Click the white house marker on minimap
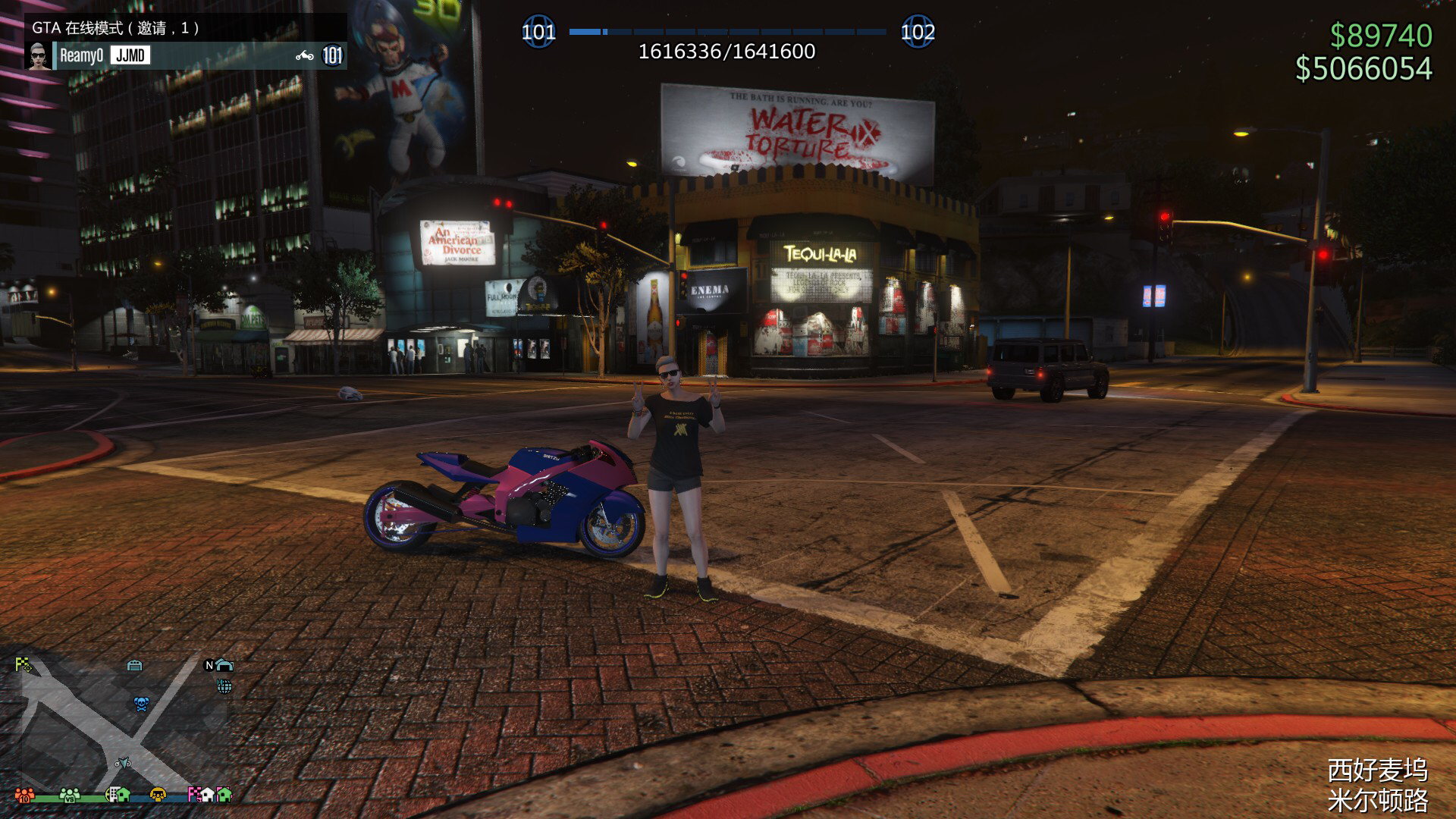This screenshot has height=819, width=1456. [x=207, y=794]
